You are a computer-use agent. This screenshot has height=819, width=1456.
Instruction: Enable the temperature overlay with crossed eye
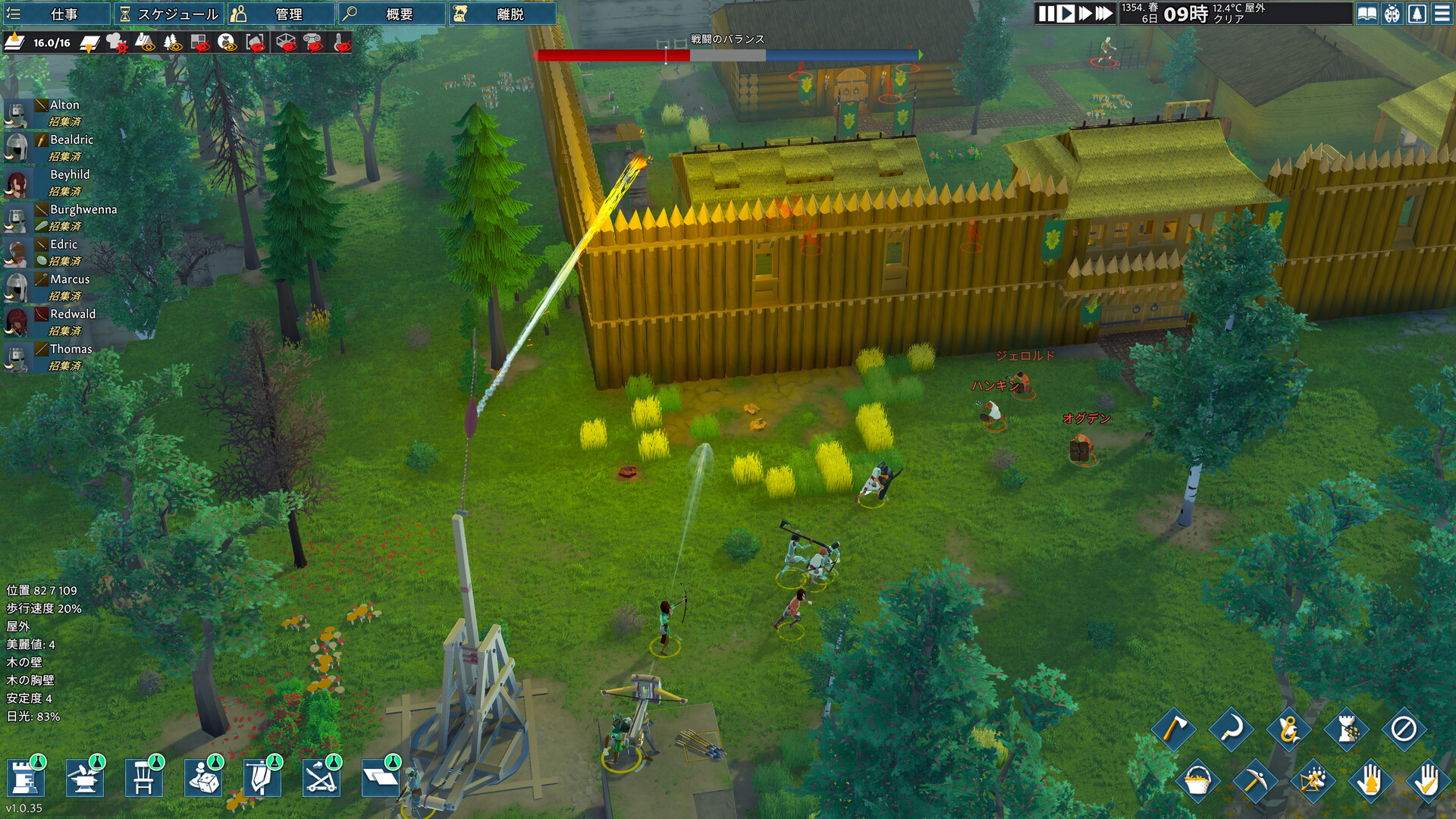(340, 44)
